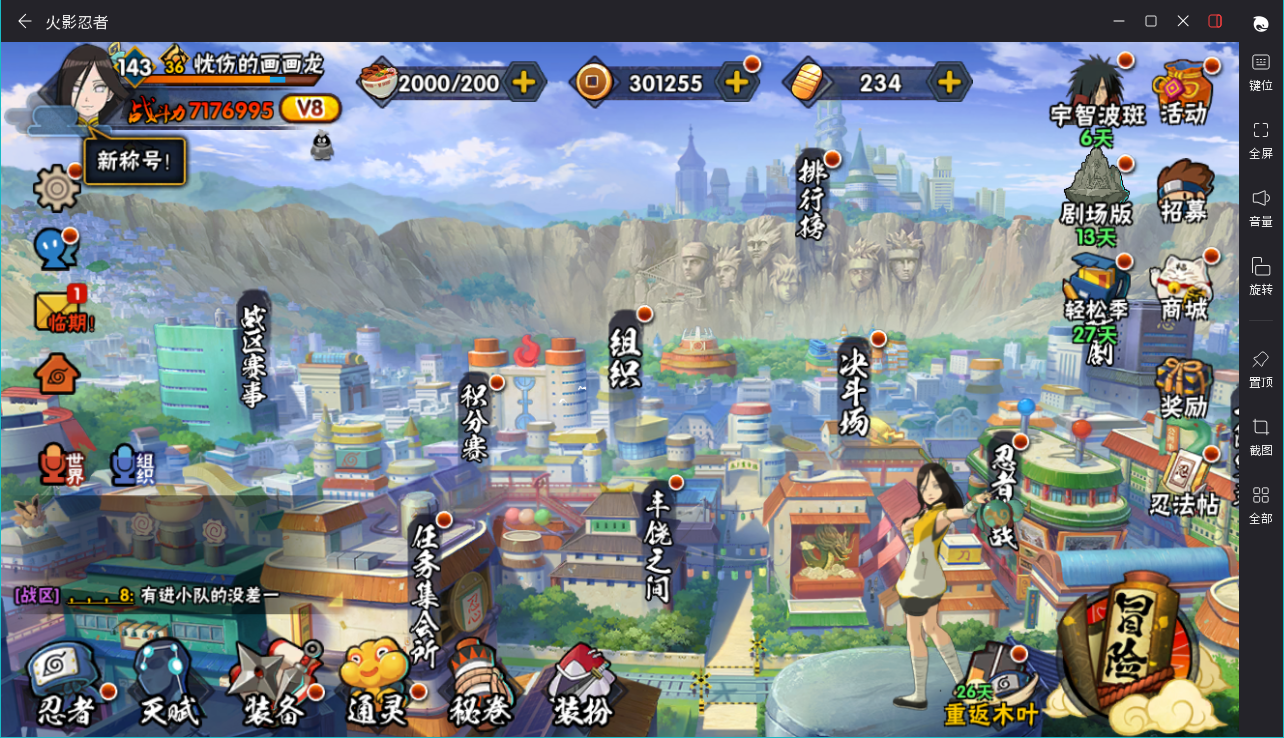Screen dimensions: 1284x738
Task: Click the emulator 全屏 fullscreen button
Action: point(1261,140)
